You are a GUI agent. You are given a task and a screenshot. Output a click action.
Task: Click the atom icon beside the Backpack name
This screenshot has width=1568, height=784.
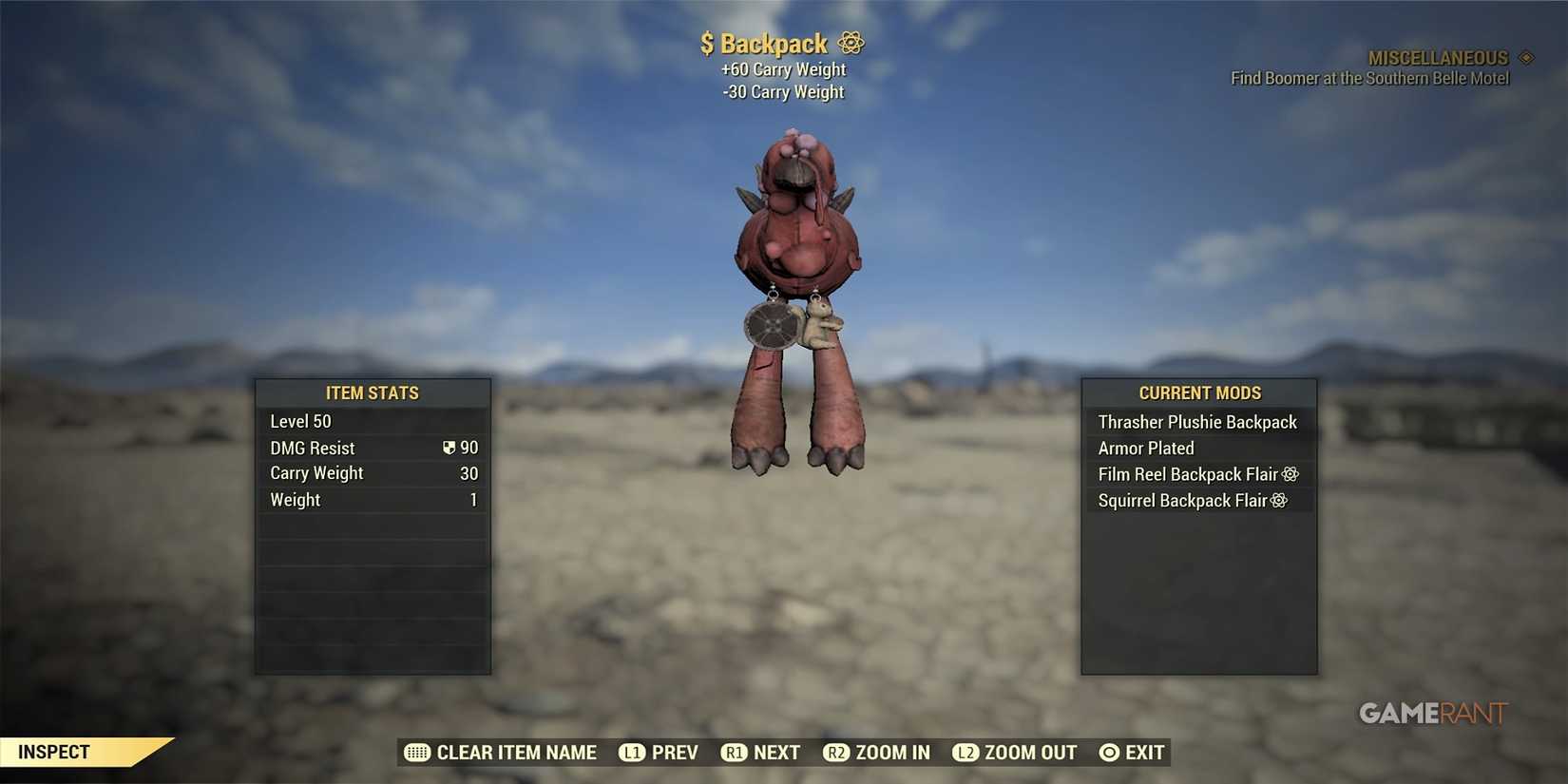pos(850,43)
